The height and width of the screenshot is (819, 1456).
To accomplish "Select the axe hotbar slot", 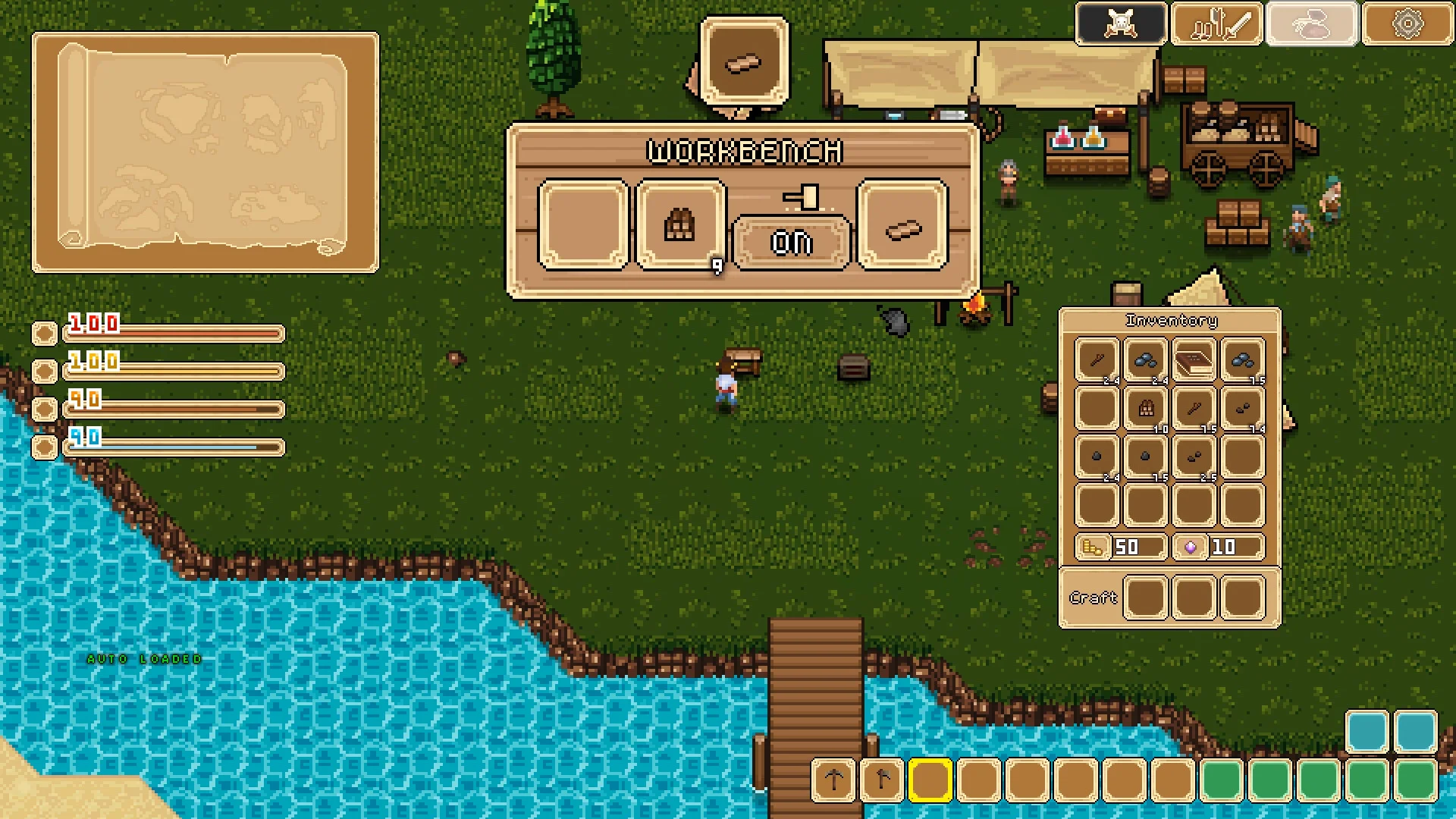I will tap(882, 780).
